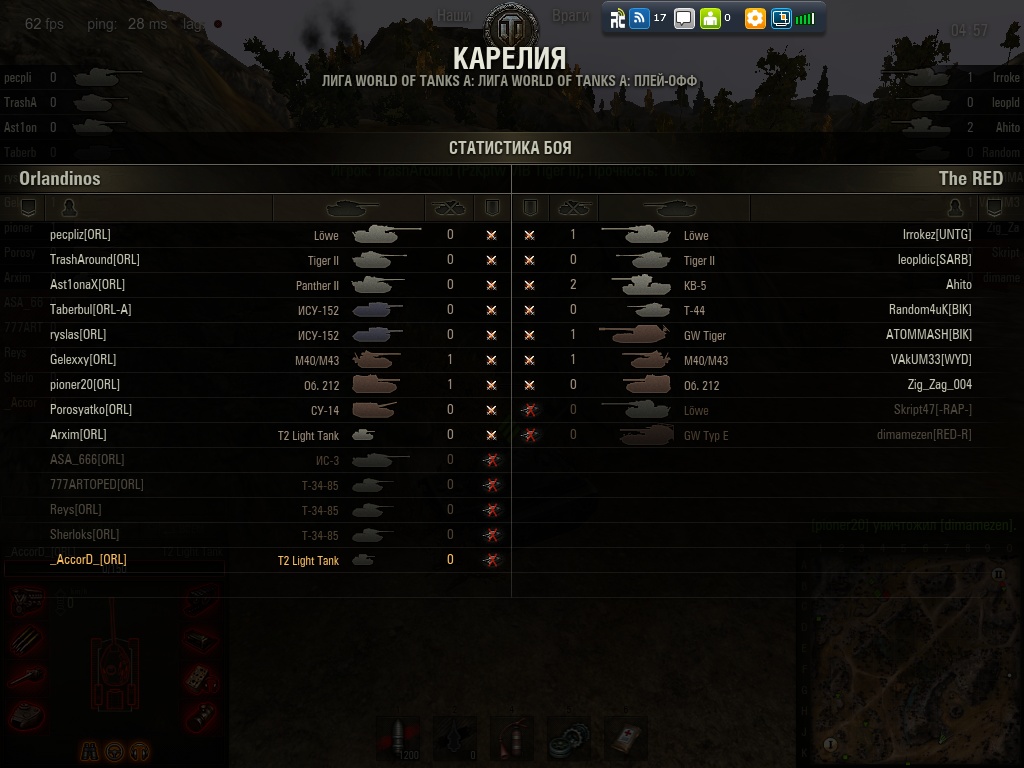Viewport: 1024px width, 768px height.
Task: Click the blue feed icon in overlay
Action: click(640, 18)
